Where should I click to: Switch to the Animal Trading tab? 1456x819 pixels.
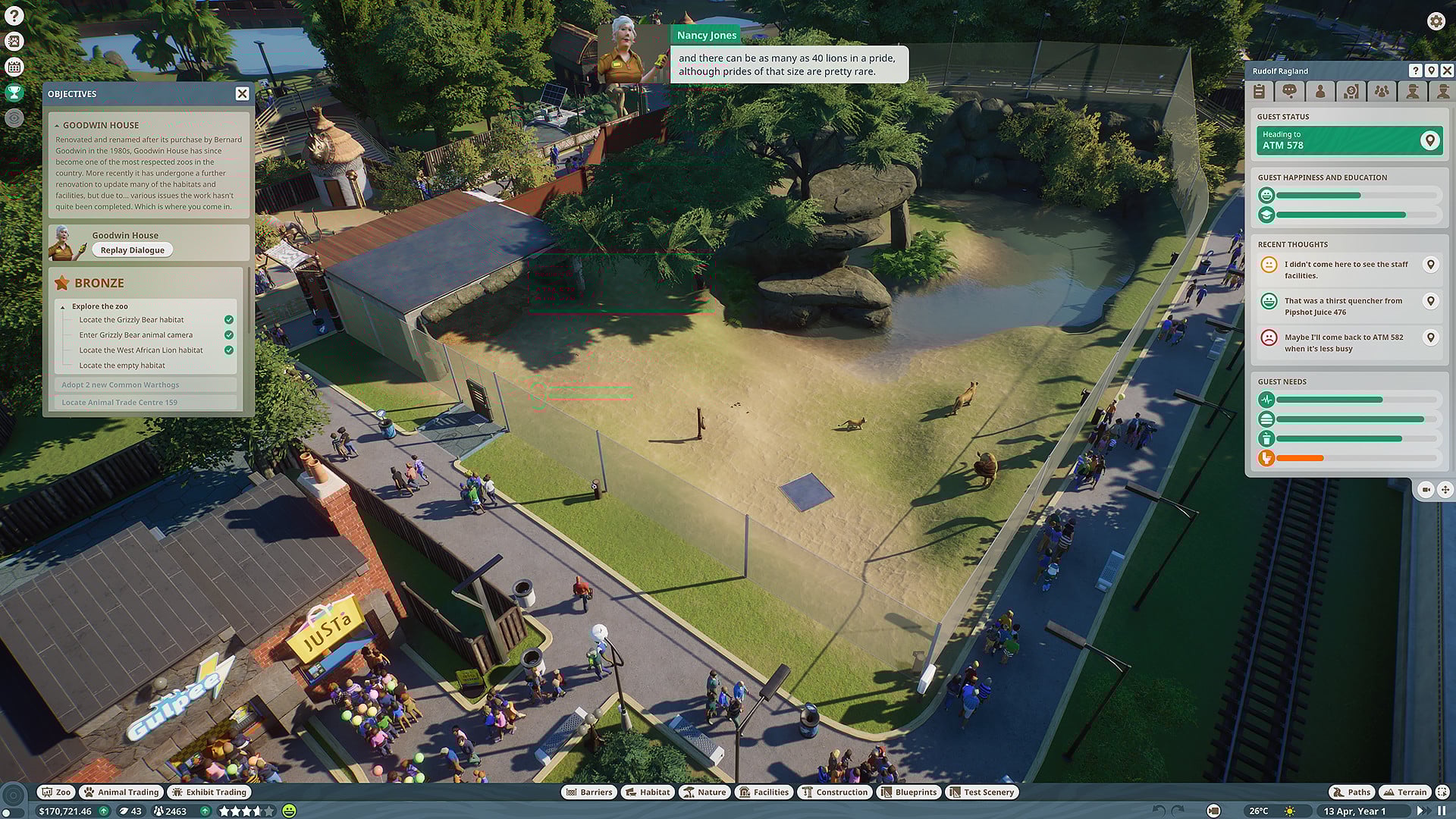(x=120, y=792)
